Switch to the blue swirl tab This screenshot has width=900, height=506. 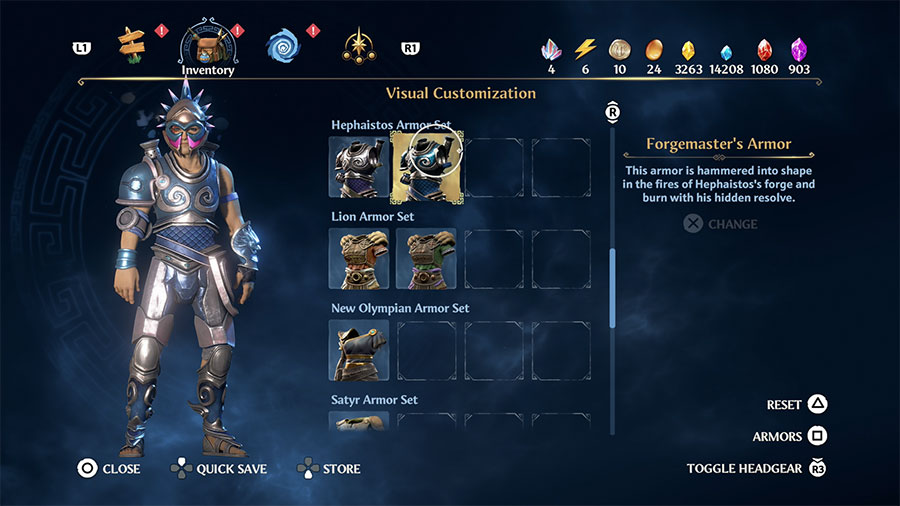283,45
